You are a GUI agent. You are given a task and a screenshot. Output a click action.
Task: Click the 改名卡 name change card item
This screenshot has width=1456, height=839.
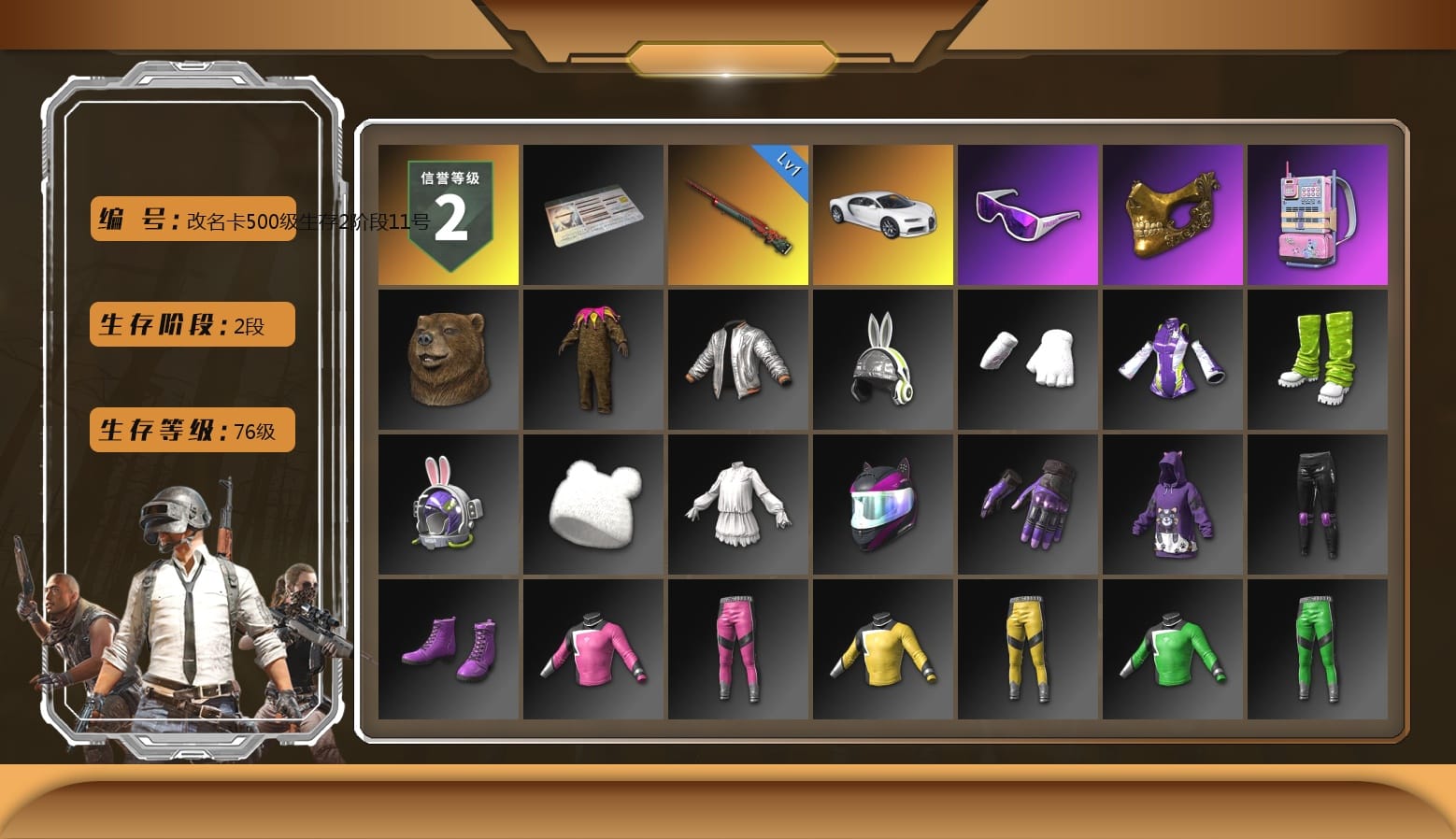tap(592, 214)
